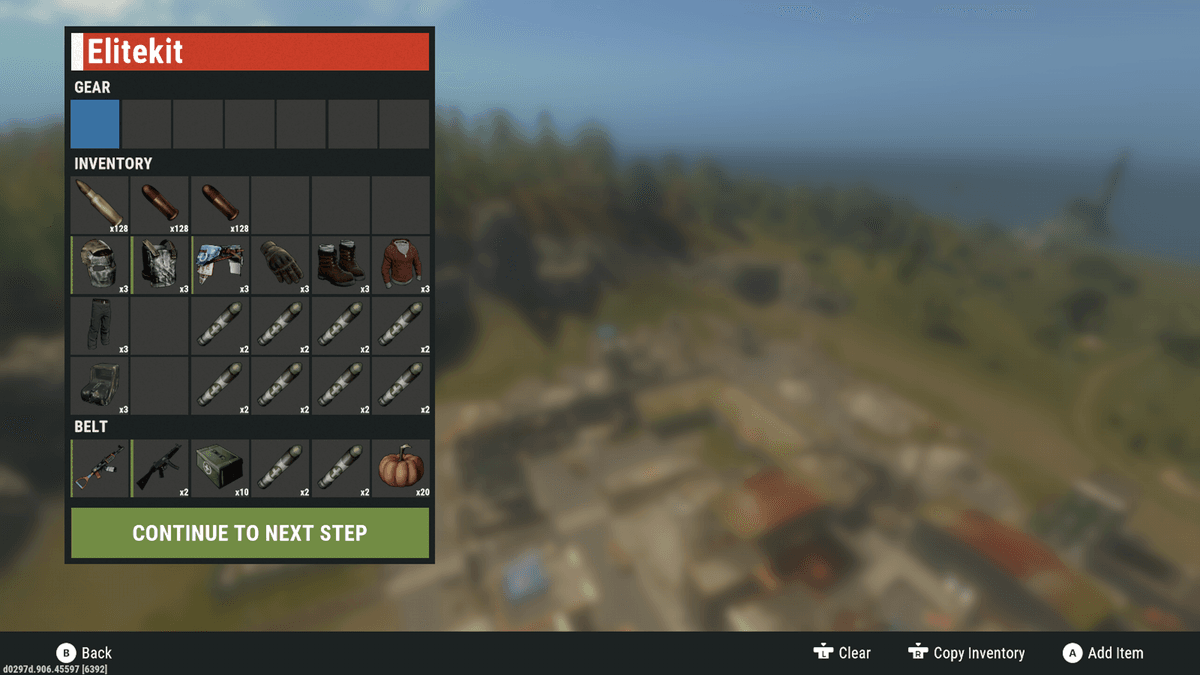Screen dimensions: 1200x675
Task: Select the metal chest plate slot
Action: [x=160, y=265]
